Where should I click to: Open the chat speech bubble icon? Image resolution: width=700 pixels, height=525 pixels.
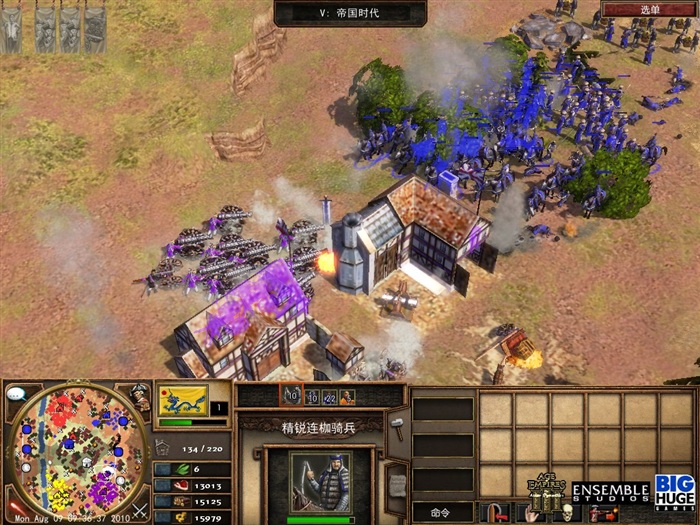(x=16, y=394)
